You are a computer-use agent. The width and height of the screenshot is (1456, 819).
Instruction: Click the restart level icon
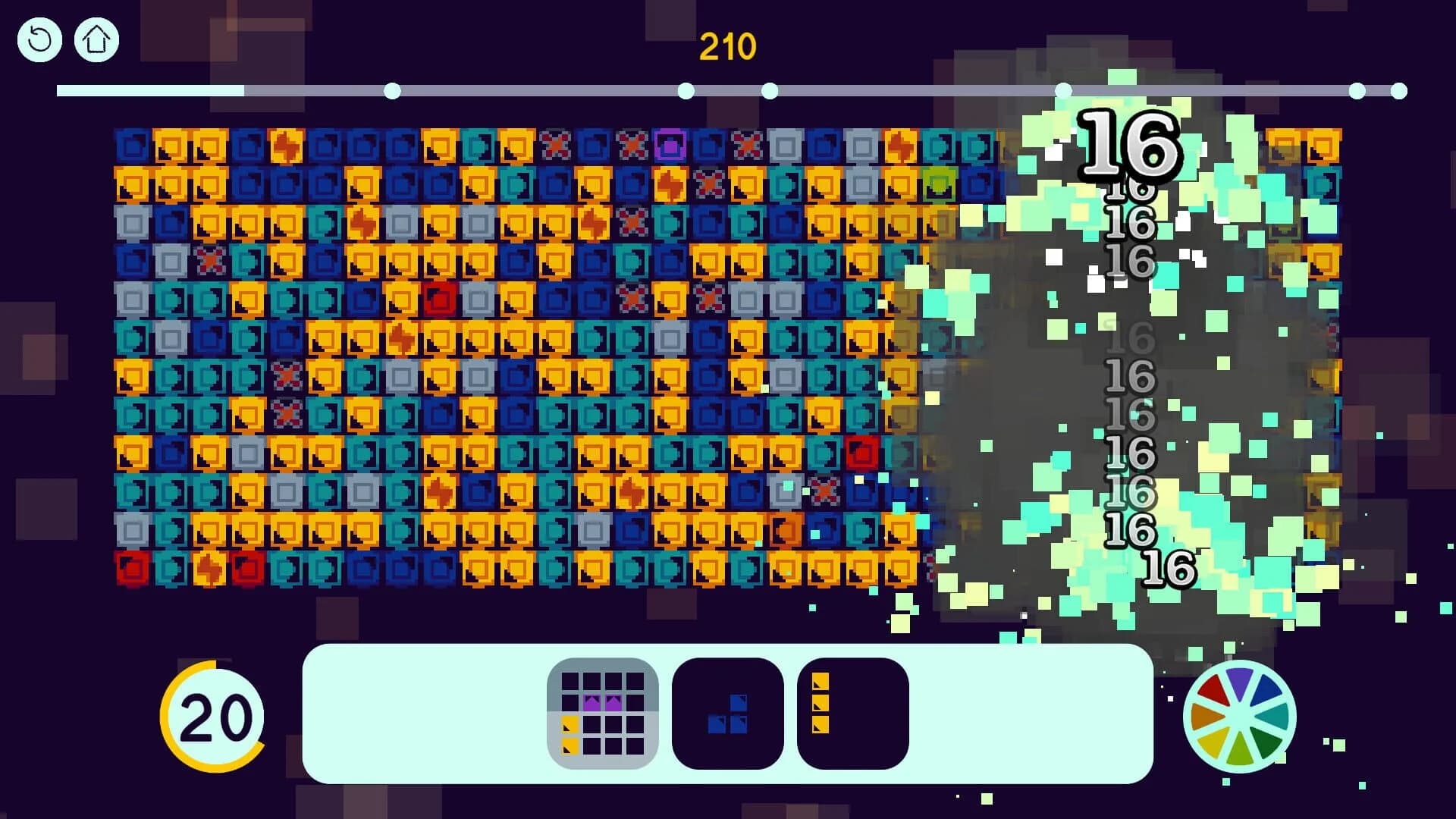[39, 39]
